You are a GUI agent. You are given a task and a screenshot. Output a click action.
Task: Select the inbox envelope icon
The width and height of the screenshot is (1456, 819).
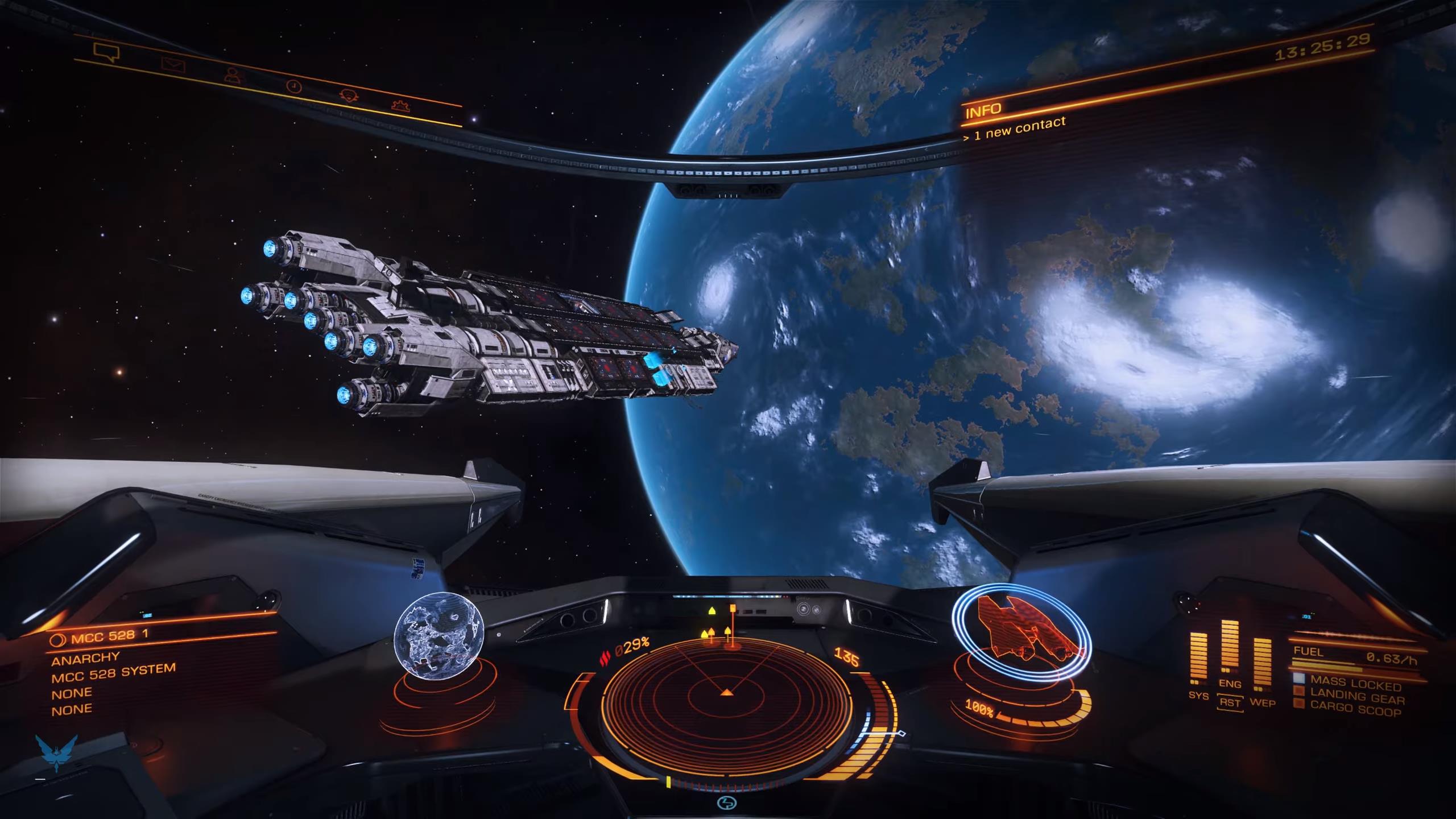click(x=172, y=65)
